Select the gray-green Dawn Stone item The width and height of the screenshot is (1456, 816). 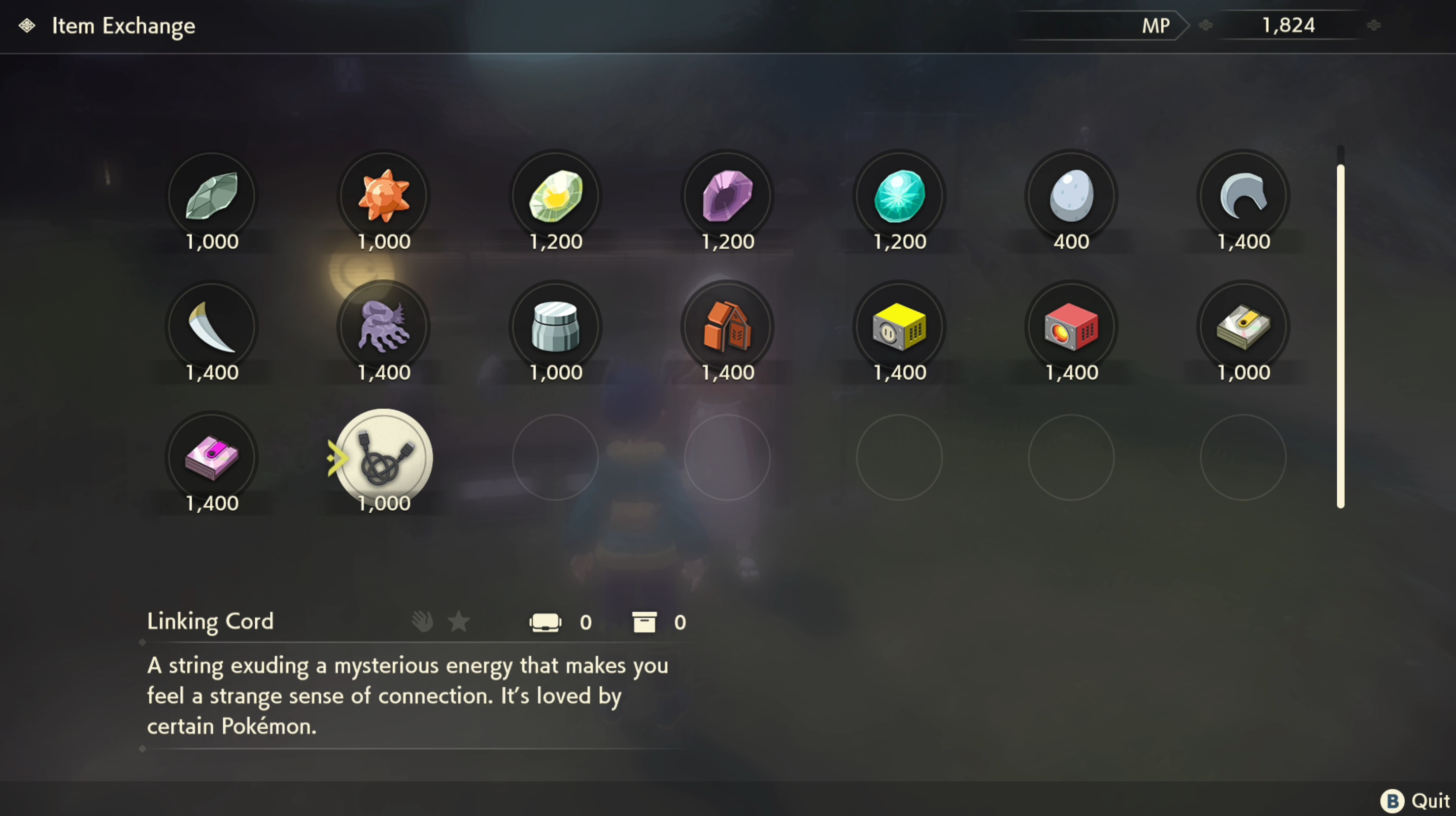click(x=212, y=196)
